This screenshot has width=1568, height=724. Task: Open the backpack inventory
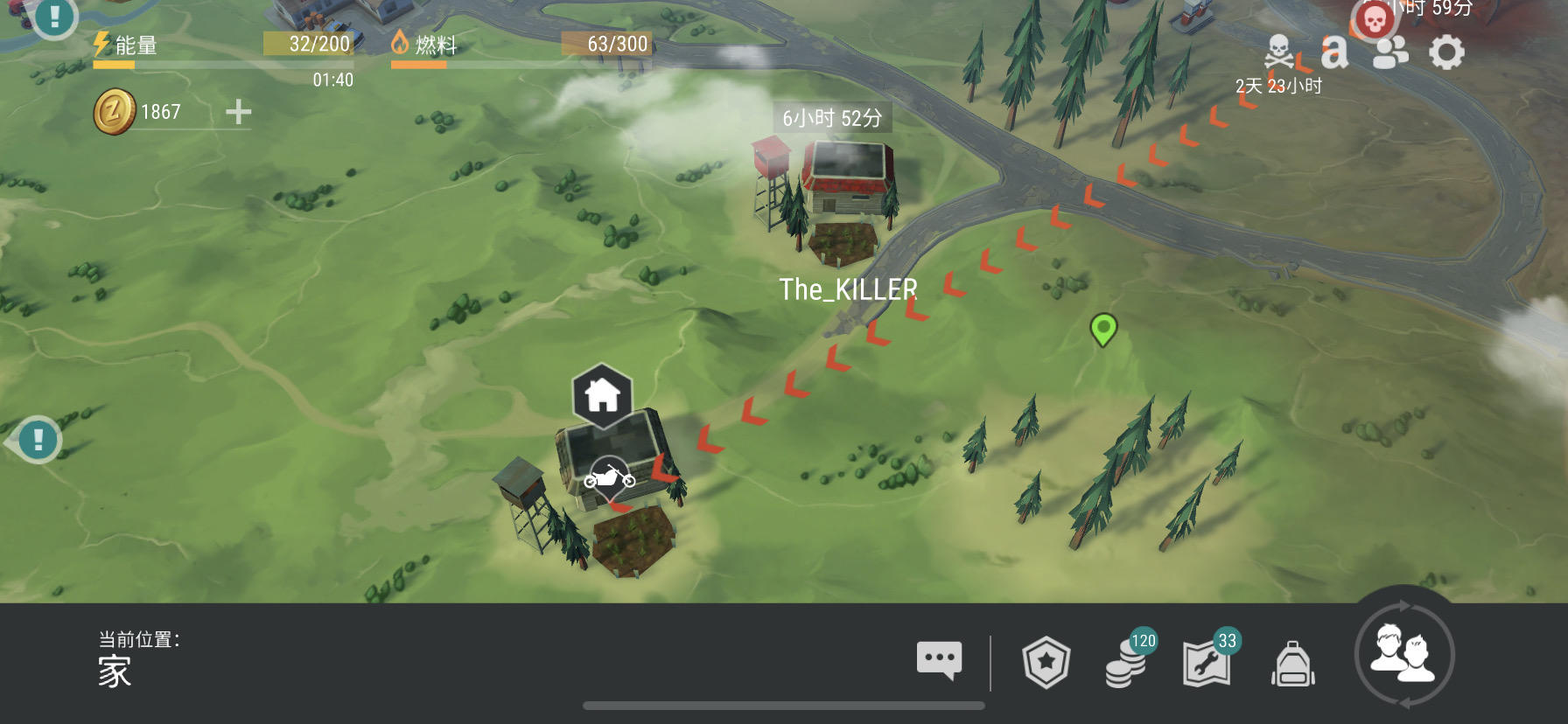[1292, 665]
